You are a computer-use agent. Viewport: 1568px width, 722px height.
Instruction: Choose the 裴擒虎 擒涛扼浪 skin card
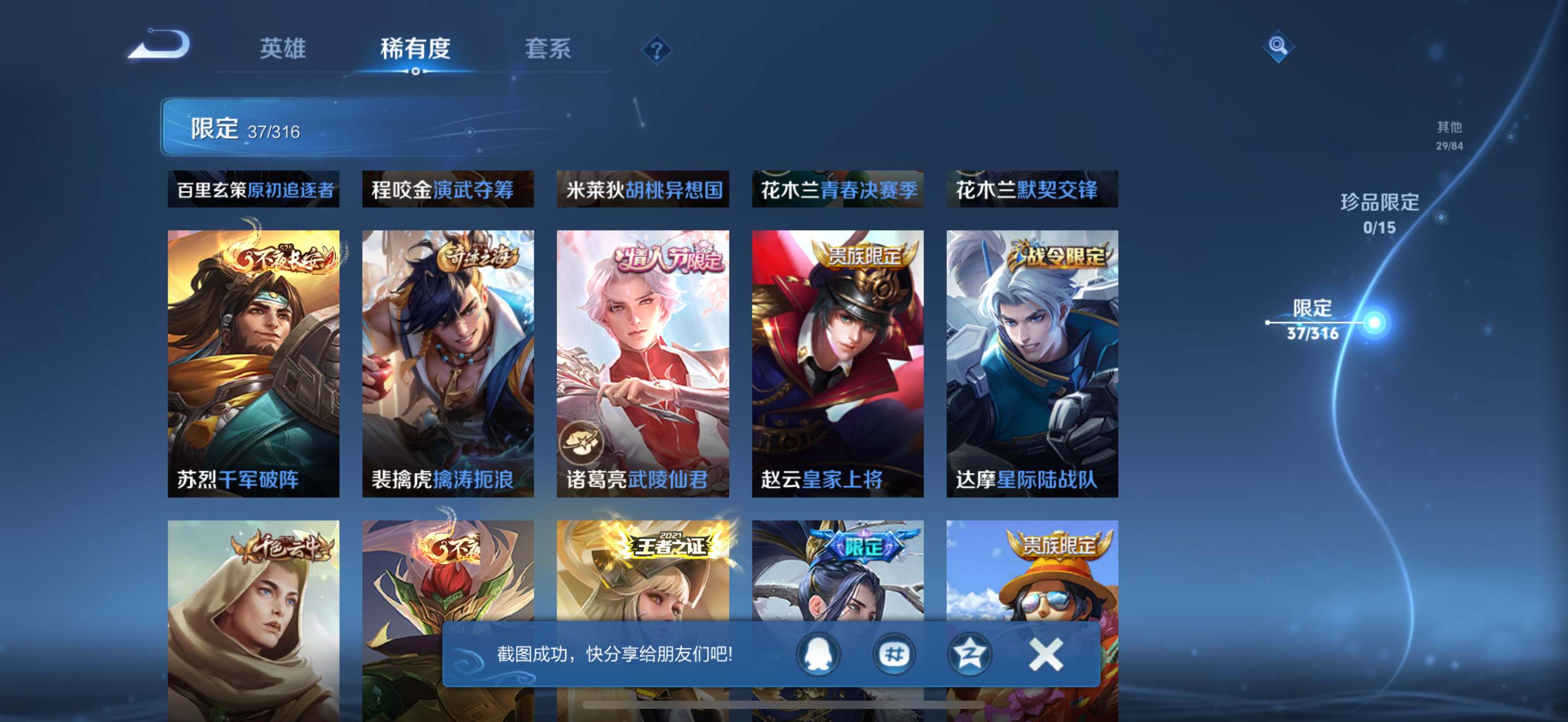(448, 363)
